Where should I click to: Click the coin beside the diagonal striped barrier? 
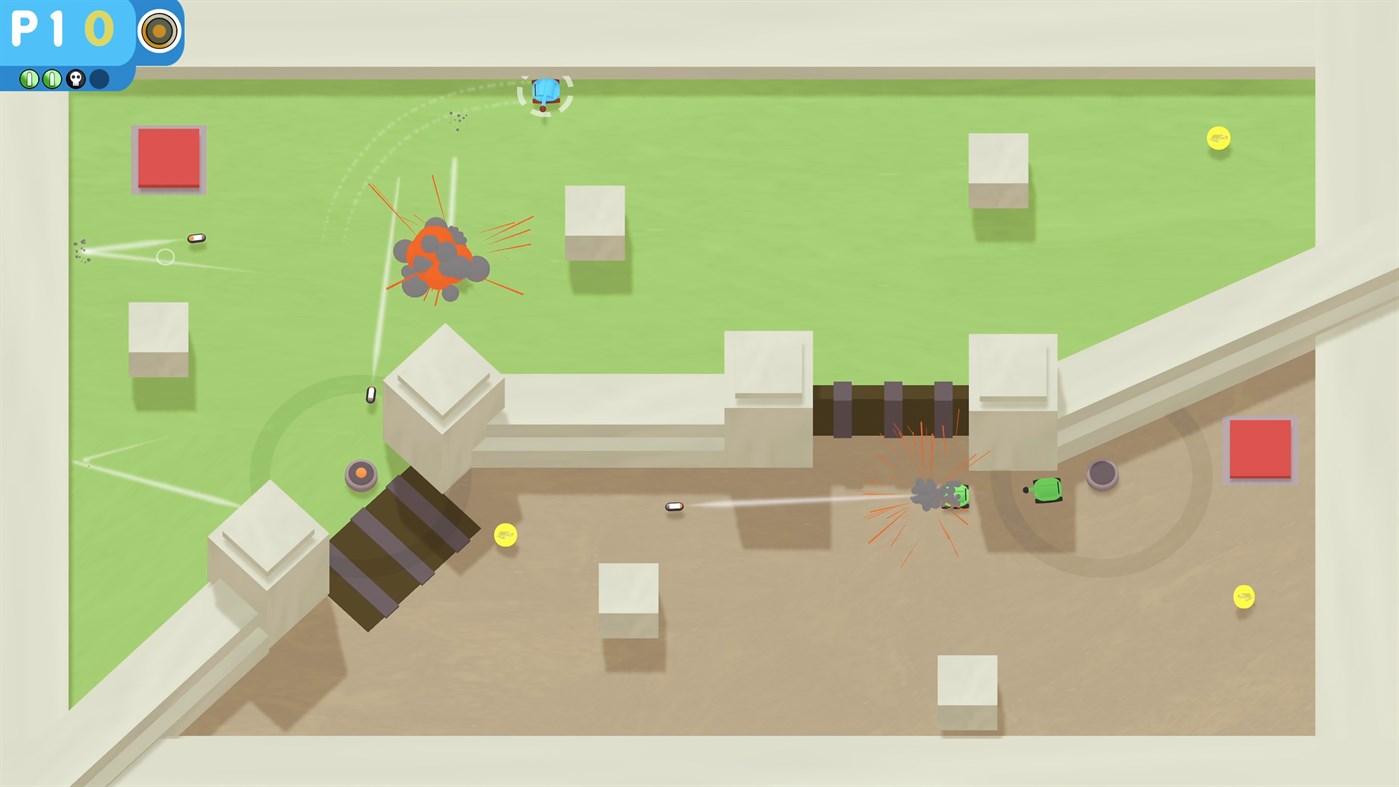(x=506, y=536)
